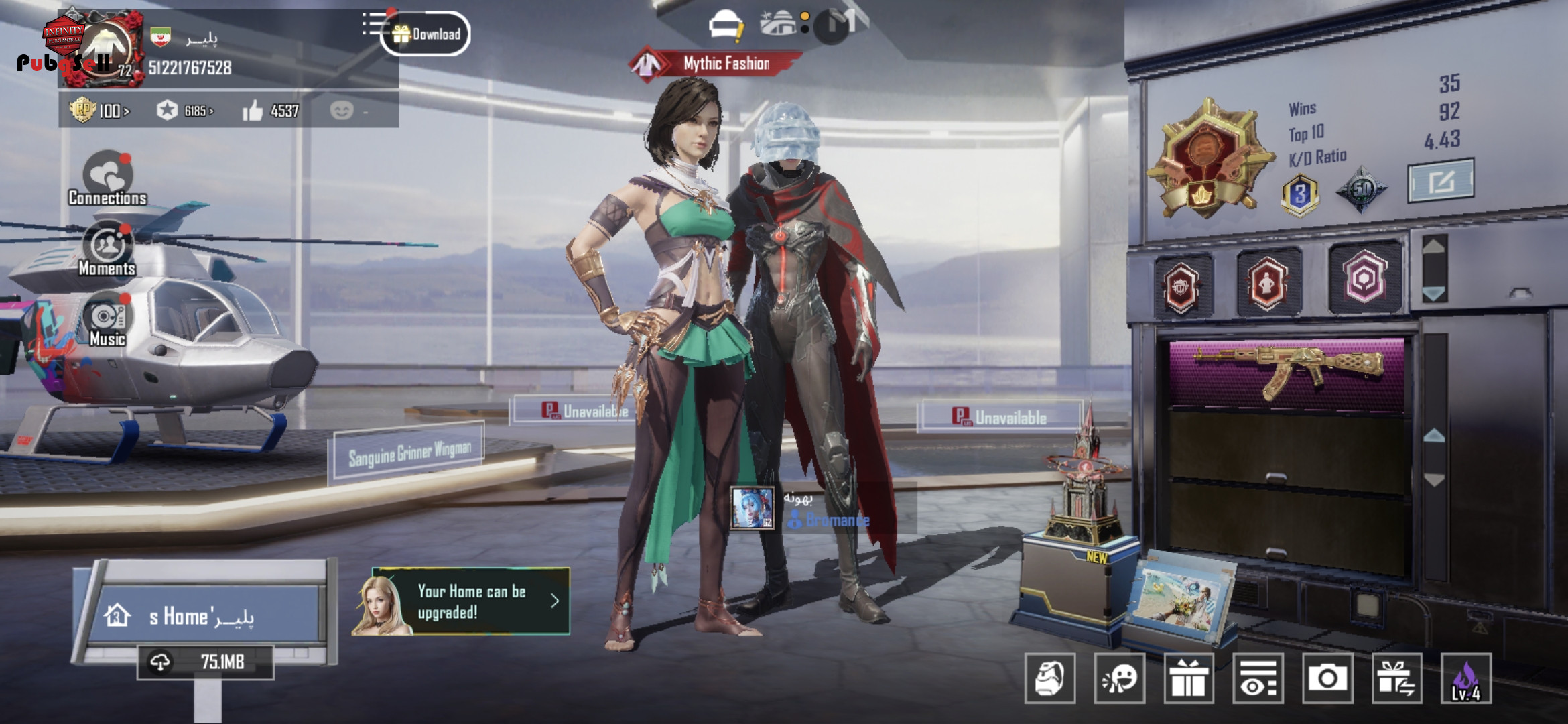Open the camera photo mode
The height and width of the screenshot is (724, 1568).
(x=1327, y=678)
